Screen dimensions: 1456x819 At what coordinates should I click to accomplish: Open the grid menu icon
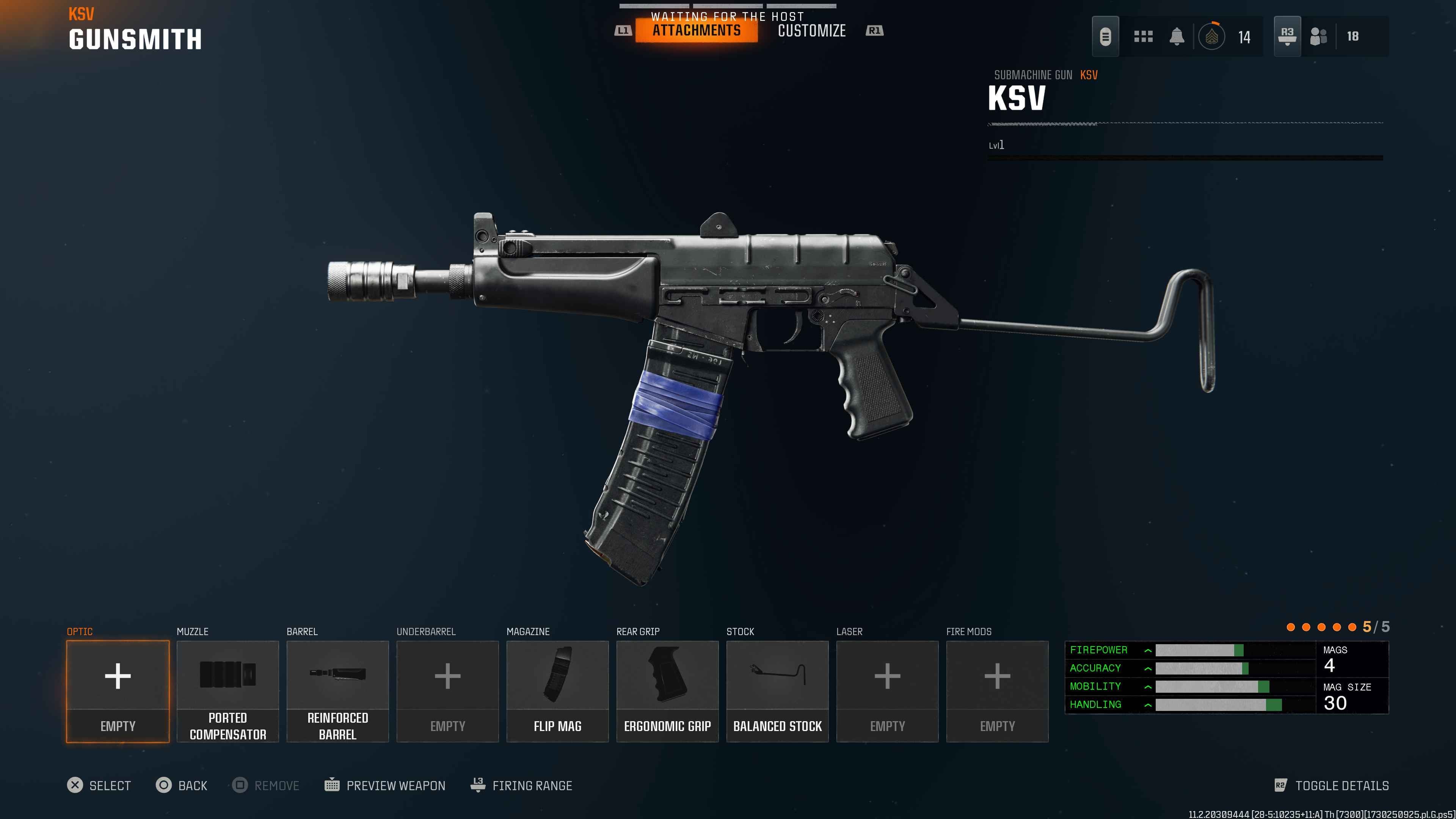point(1143,37)
